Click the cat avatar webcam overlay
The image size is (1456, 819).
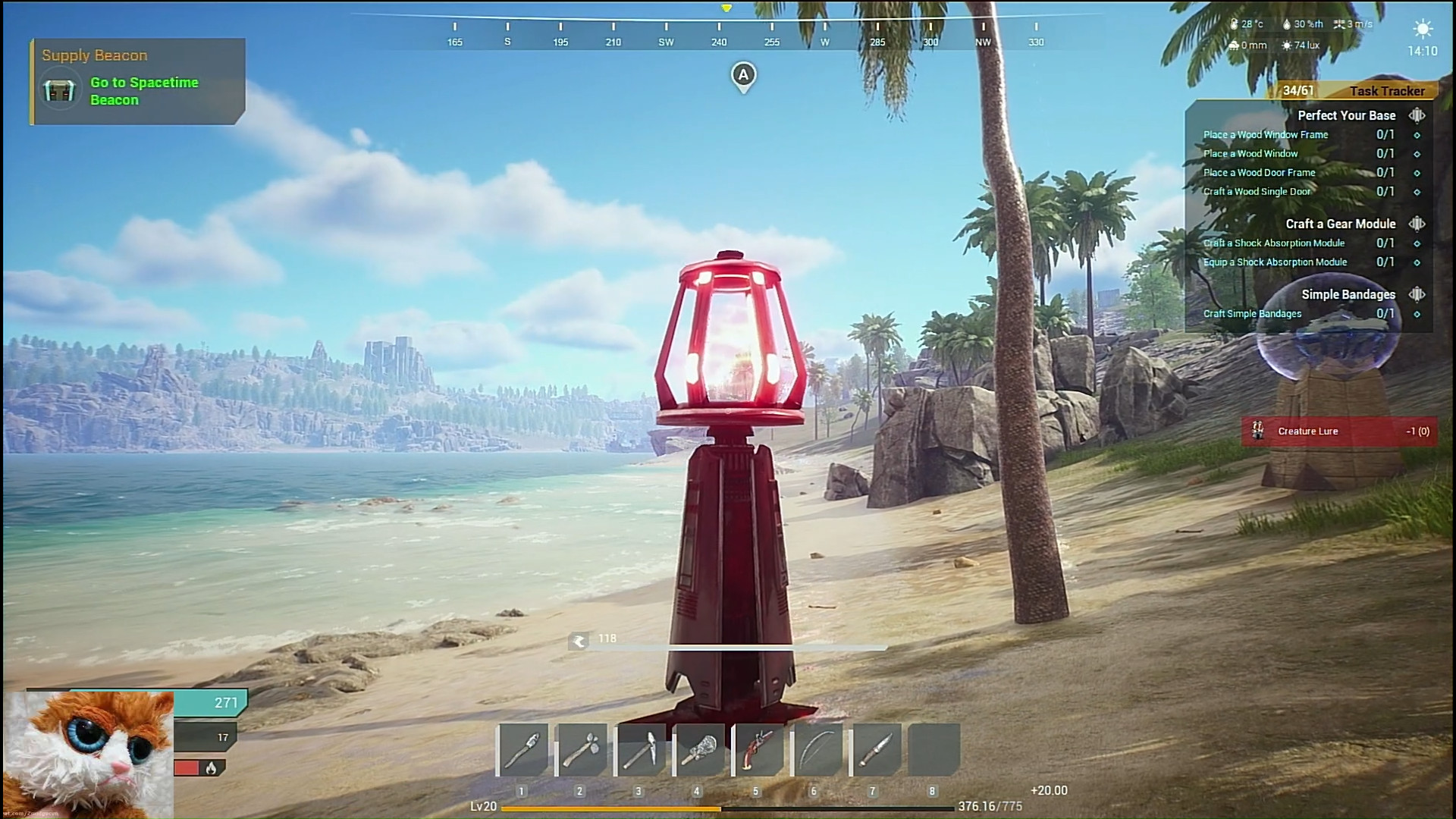coord(88,755)
